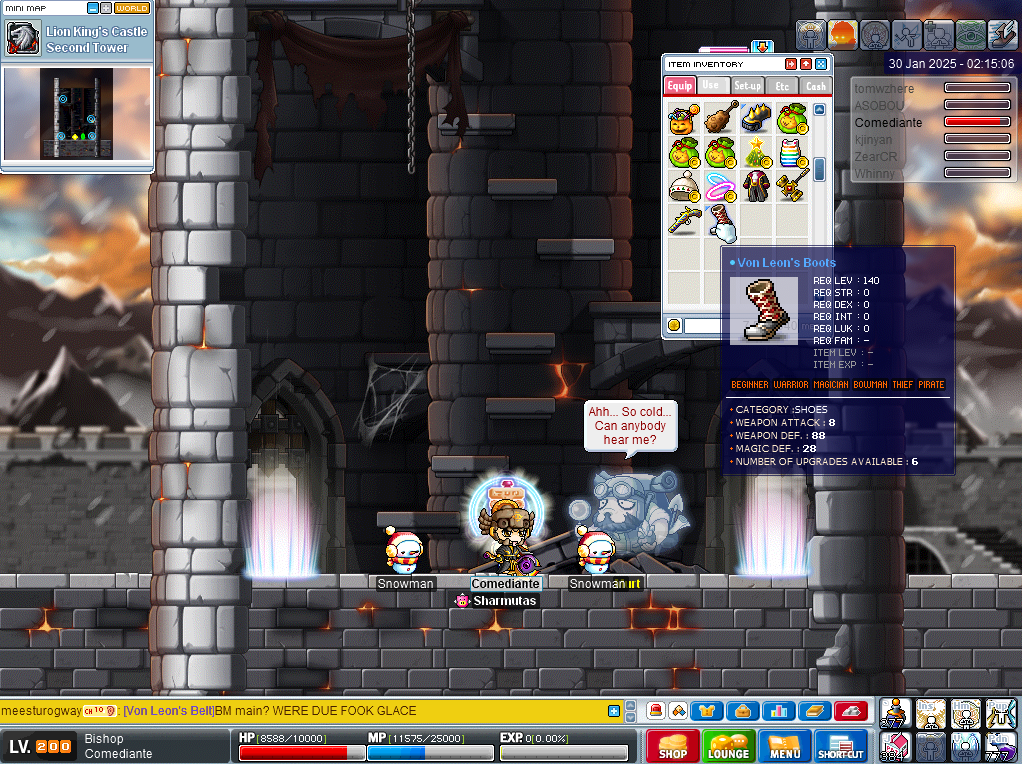Open the SHORTCUT button
Screen dimensions: 1022x764
coord(840,746)
